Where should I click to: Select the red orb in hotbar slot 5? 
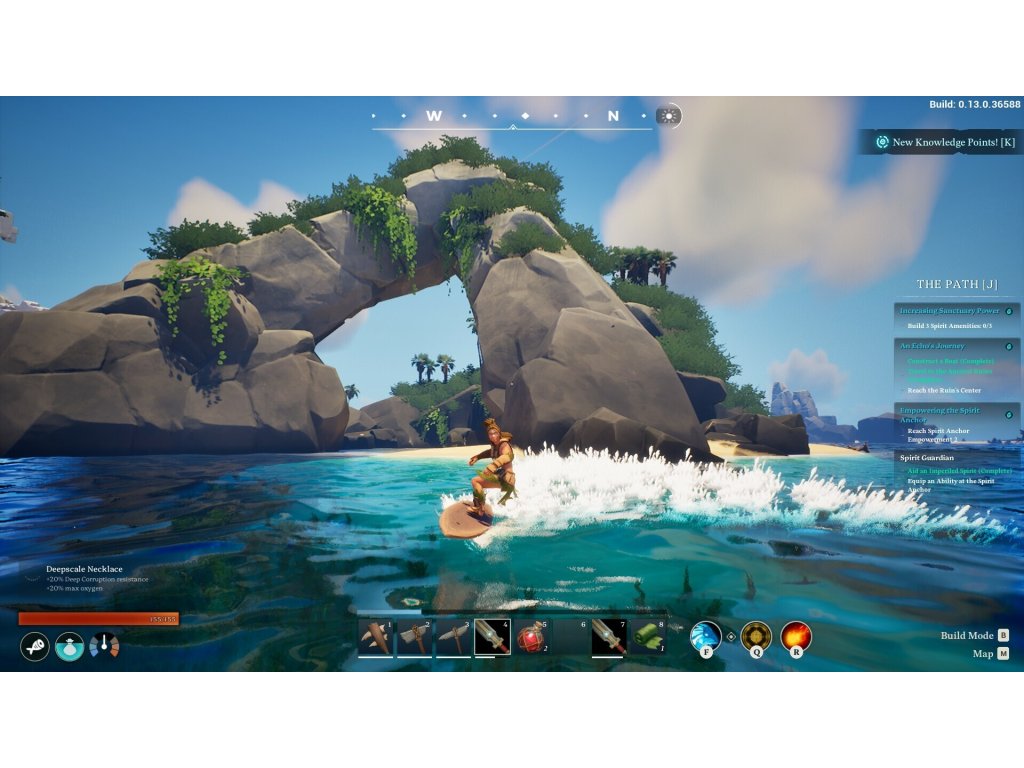[532, 637]
